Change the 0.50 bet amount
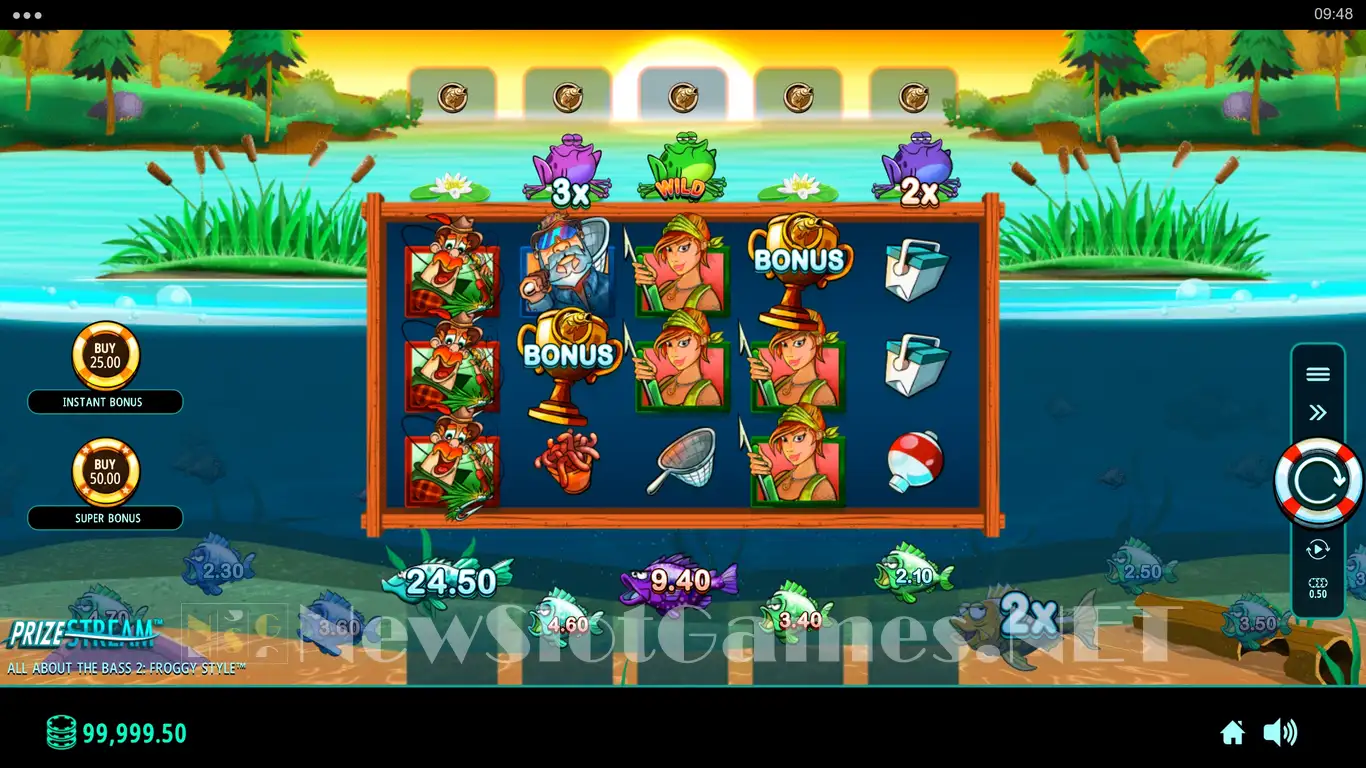The image size is (1366, 768). (x=1318, y=588)
